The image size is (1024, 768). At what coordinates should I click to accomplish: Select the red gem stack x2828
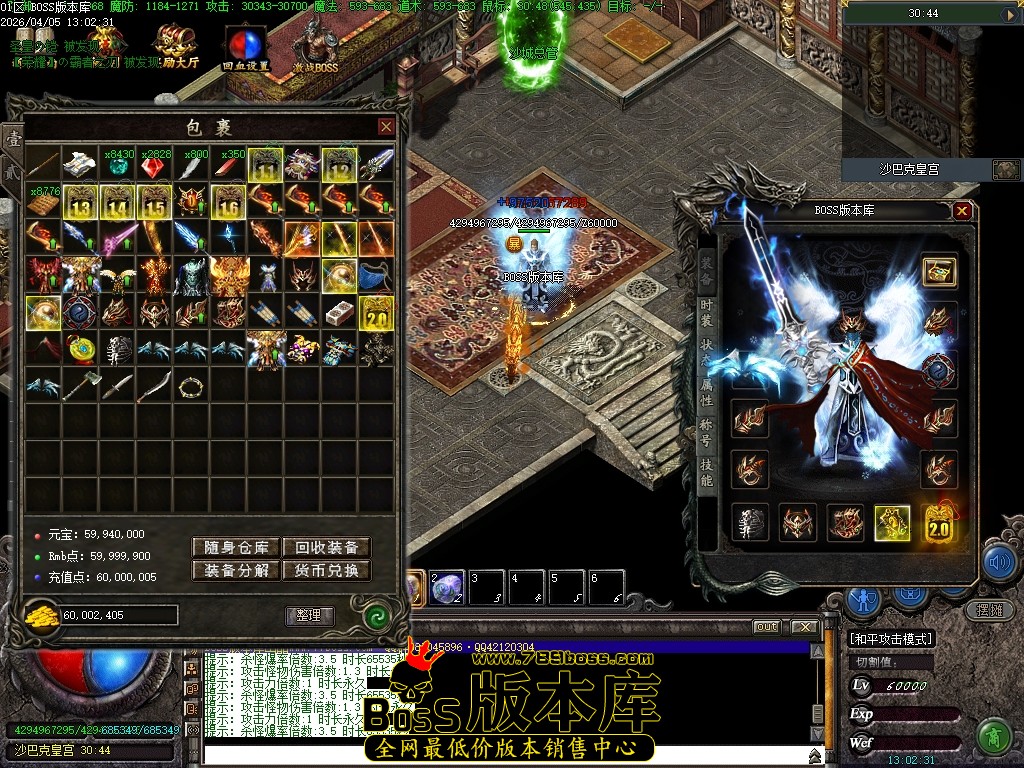click(154, 166)
